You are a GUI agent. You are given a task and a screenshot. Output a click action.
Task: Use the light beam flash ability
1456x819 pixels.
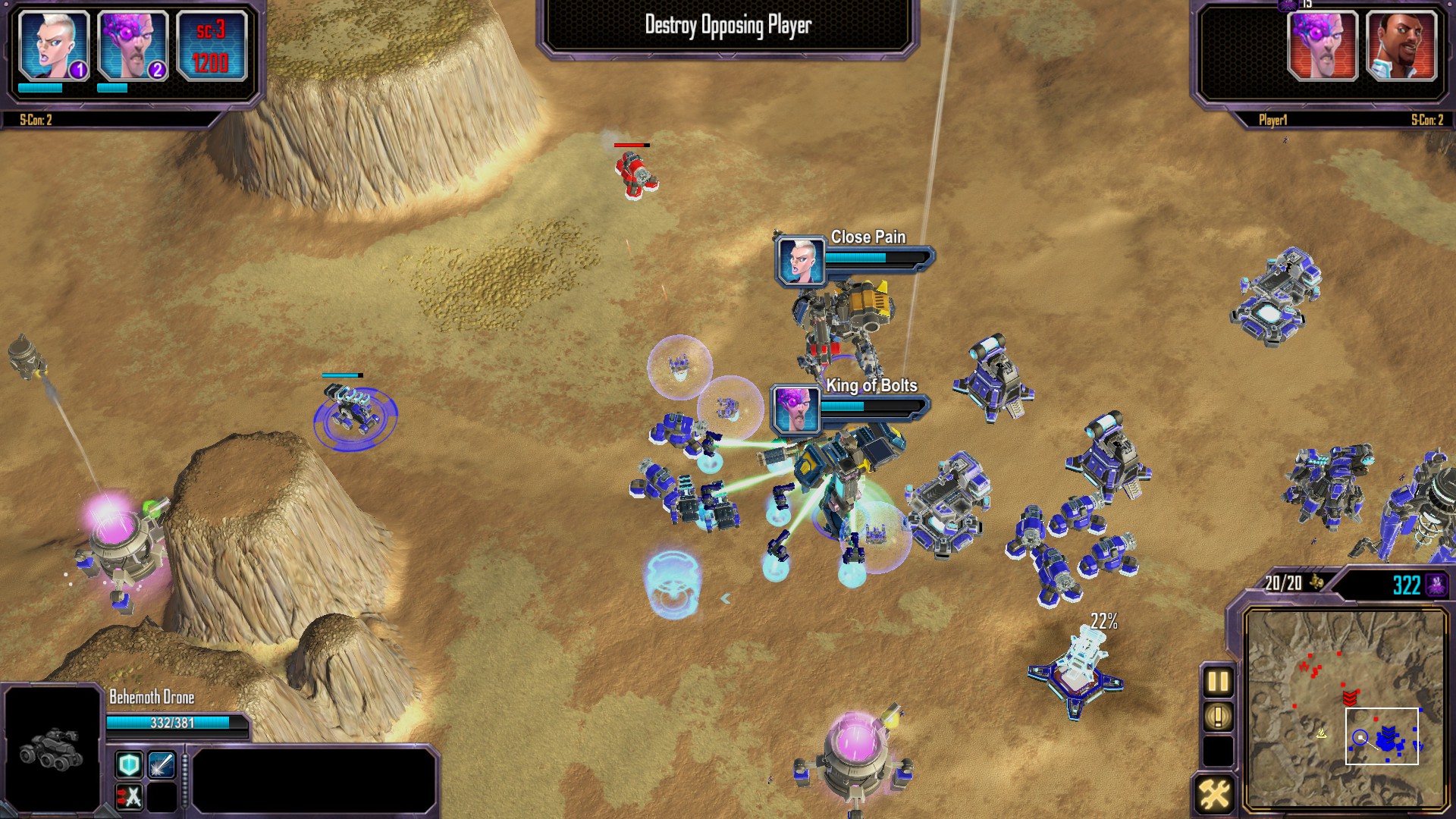point(162,764)
